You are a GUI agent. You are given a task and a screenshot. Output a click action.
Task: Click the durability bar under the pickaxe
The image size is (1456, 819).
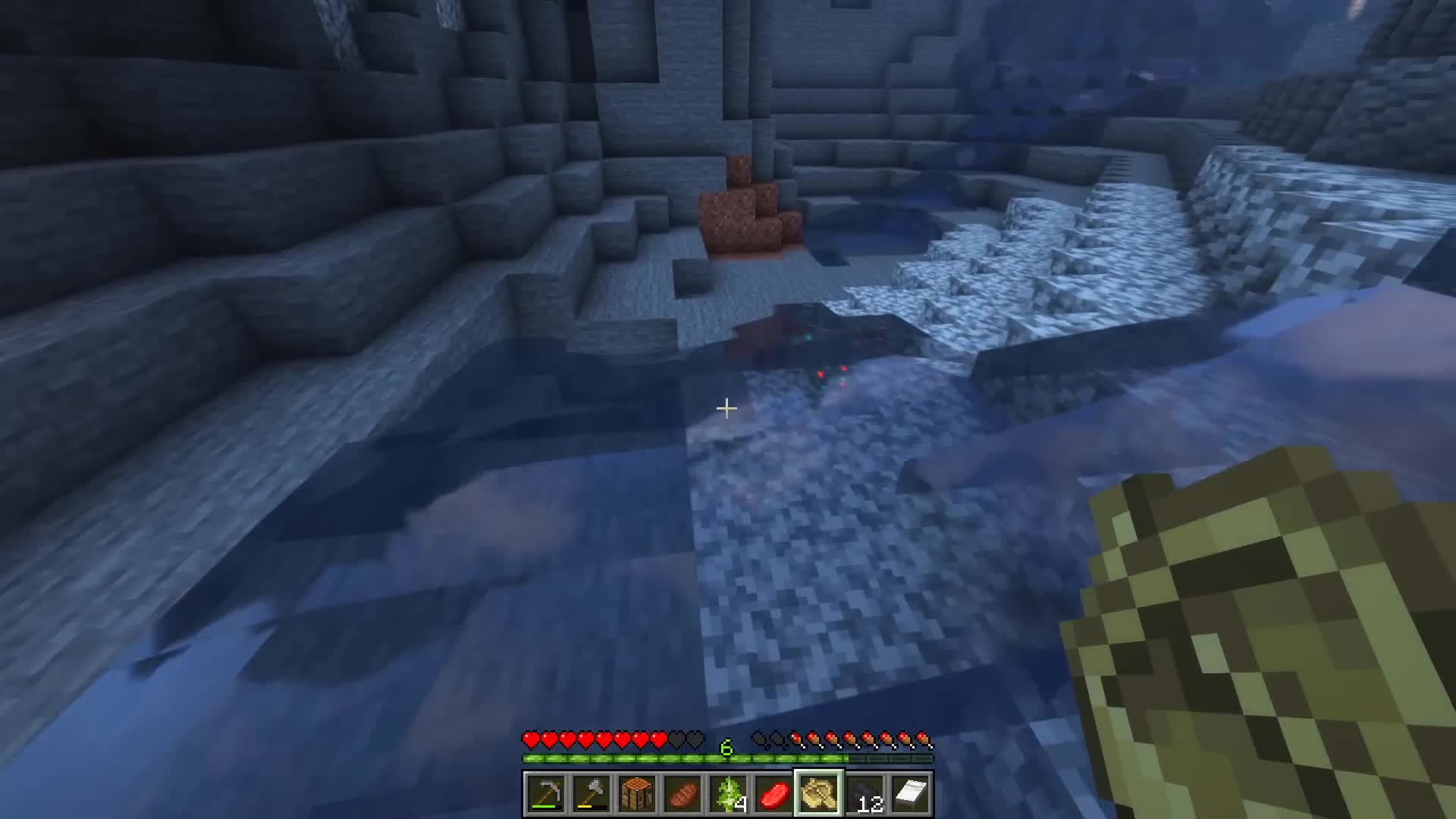point(548,807)
